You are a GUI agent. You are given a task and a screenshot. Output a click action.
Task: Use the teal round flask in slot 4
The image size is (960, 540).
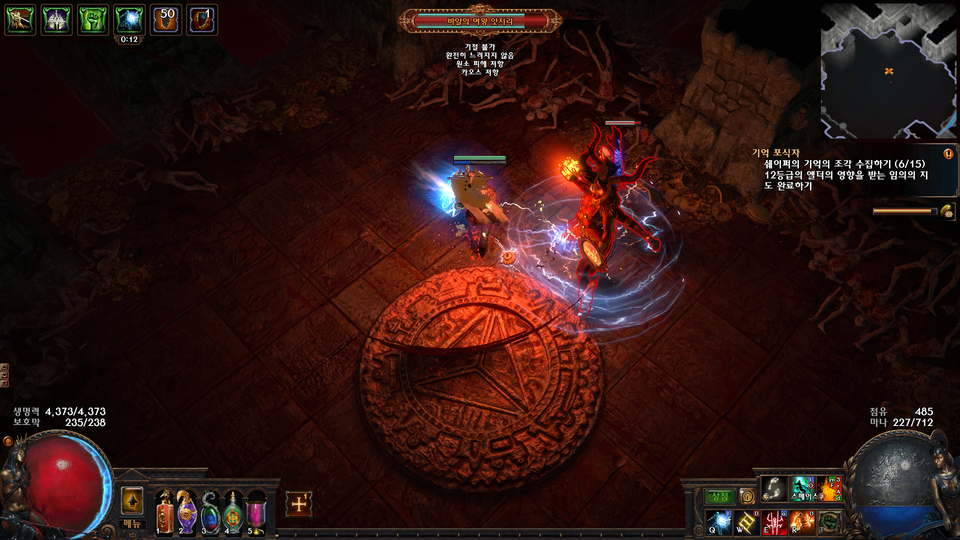pyautogui.click(x=233, y=511)
